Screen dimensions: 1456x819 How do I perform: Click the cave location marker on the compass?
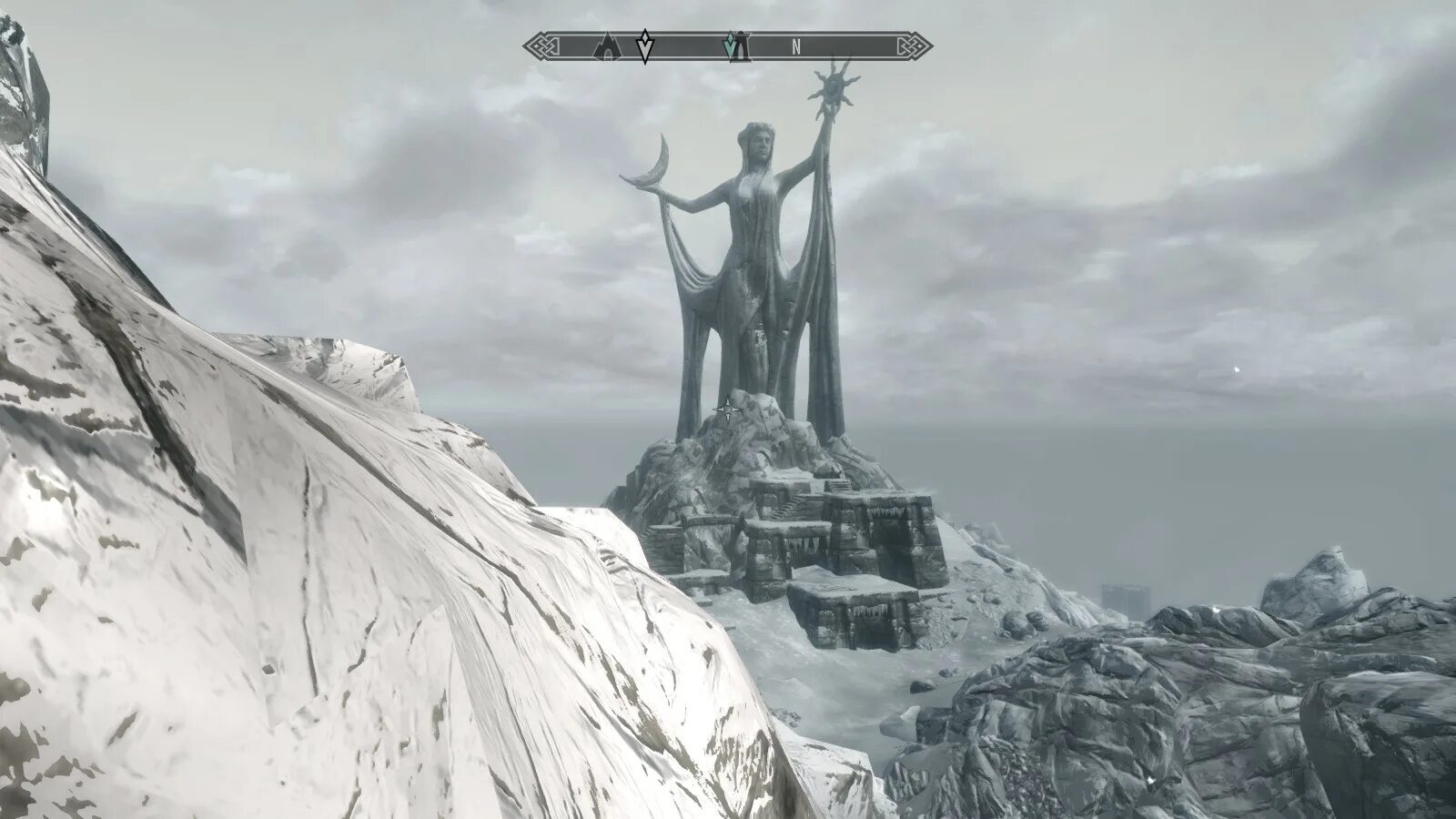click(605, 45)
